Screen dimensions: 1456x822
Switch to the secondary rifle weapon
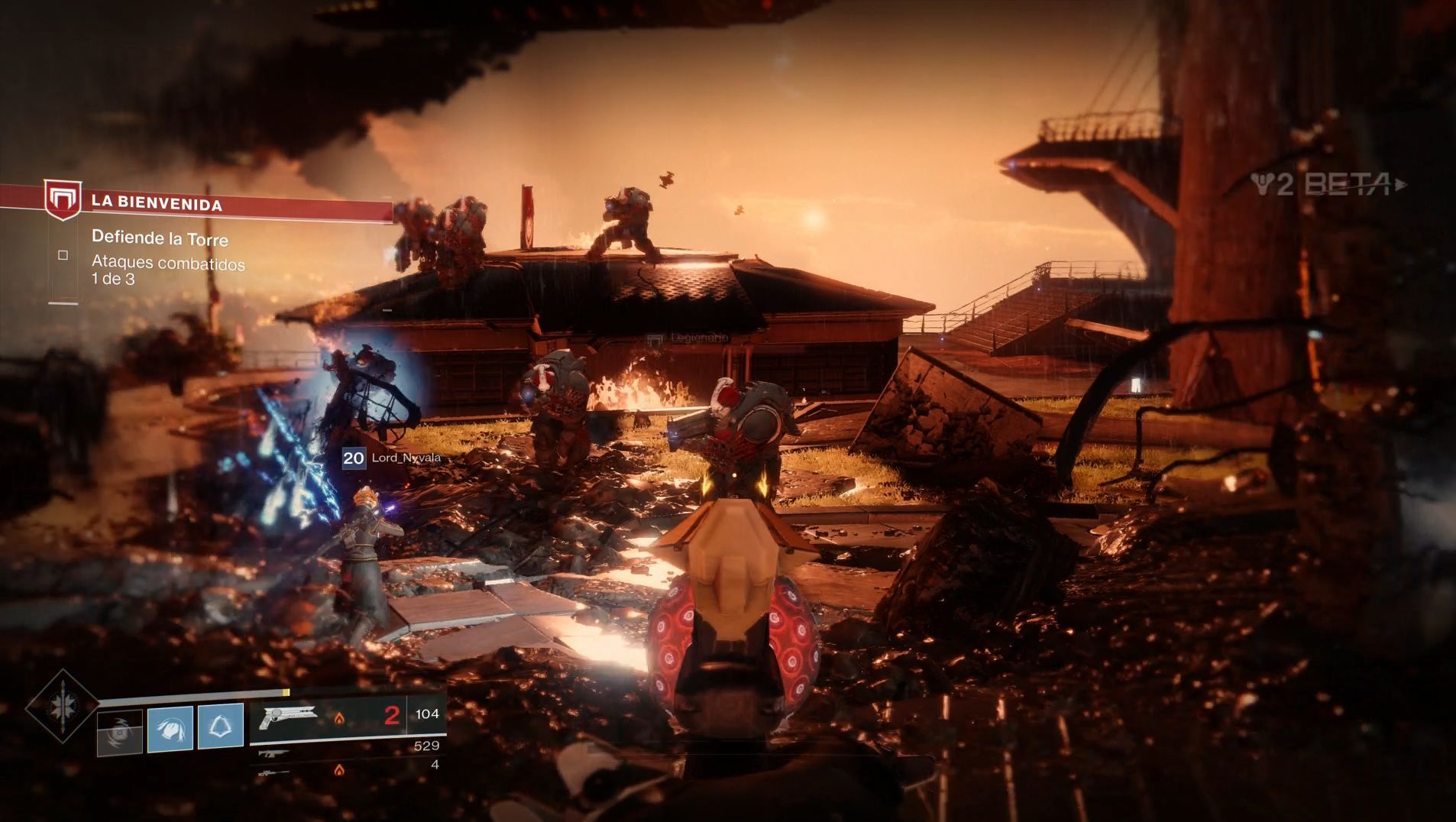pyautogui.click(x=273, y=754)
